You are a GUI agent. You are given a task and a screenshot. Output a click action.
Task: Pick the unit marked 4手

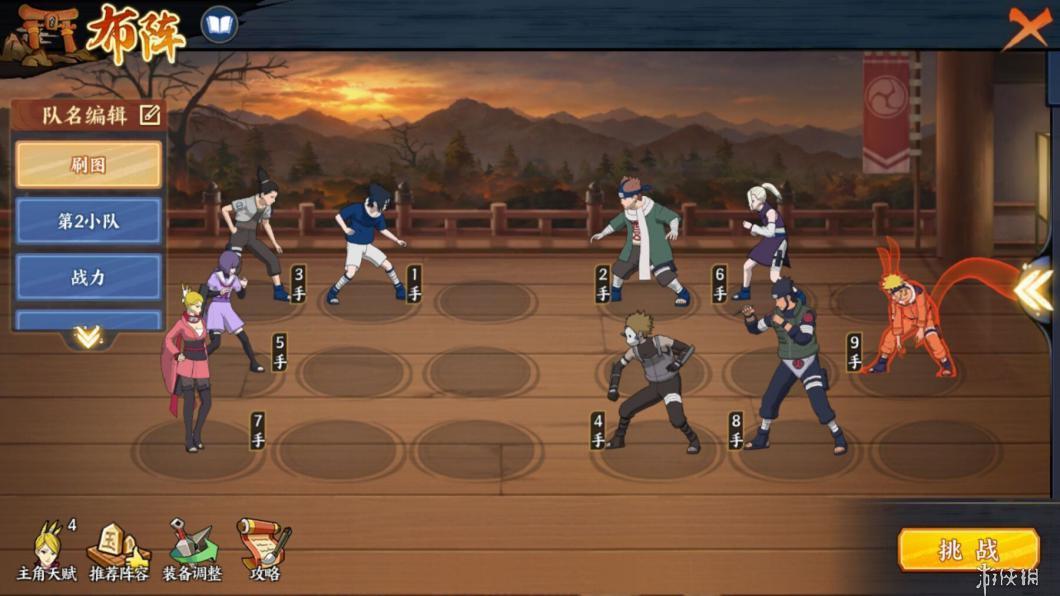click(652, 382)
